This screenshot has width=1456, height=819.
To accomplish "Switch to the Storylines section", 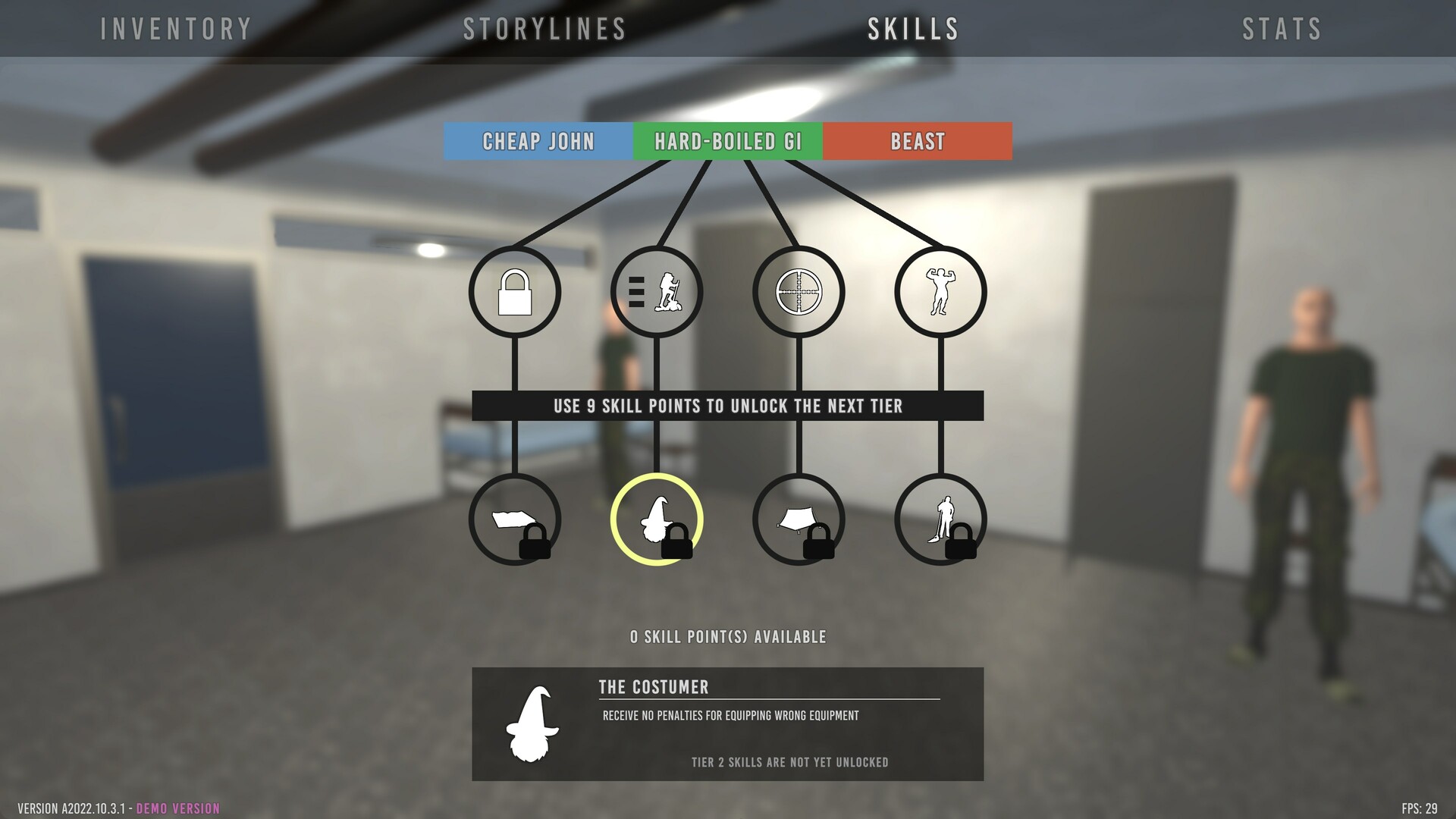I will pos(543,29).
